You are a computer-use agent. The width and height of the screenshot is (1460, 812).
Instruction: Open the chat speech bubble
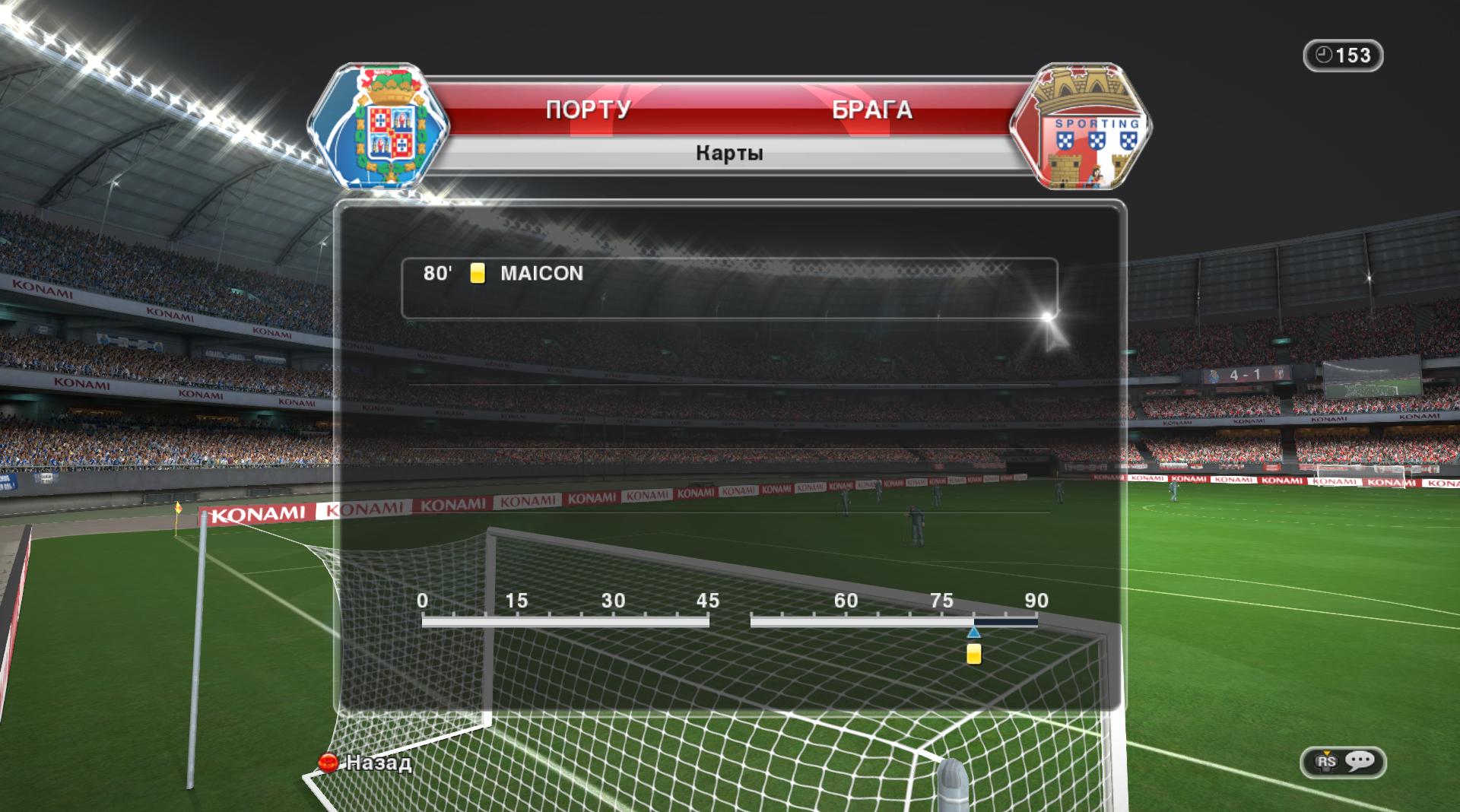coord(1359,761)
